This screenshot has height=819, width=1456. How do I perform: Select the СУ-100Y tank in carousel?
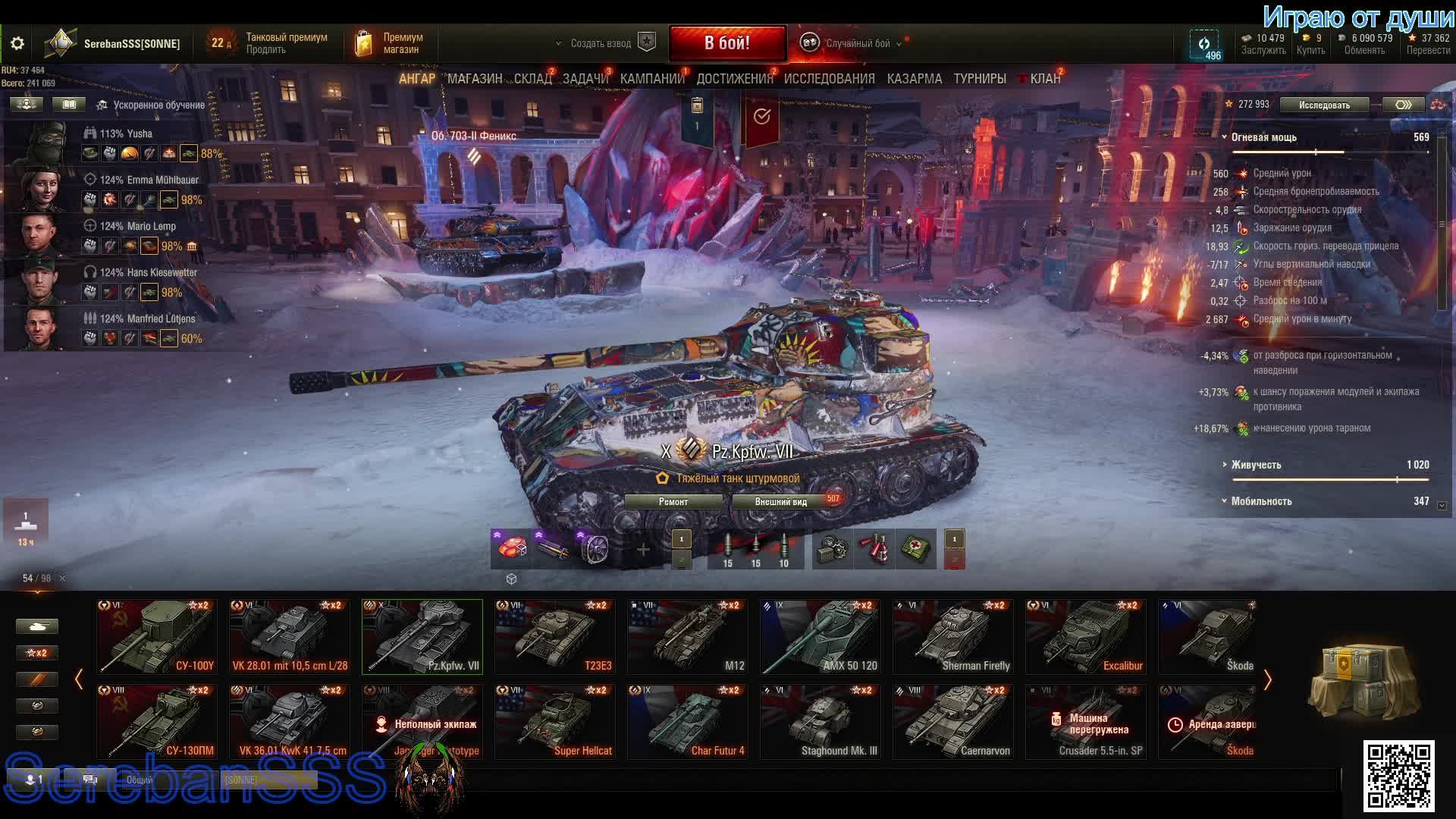157,637
